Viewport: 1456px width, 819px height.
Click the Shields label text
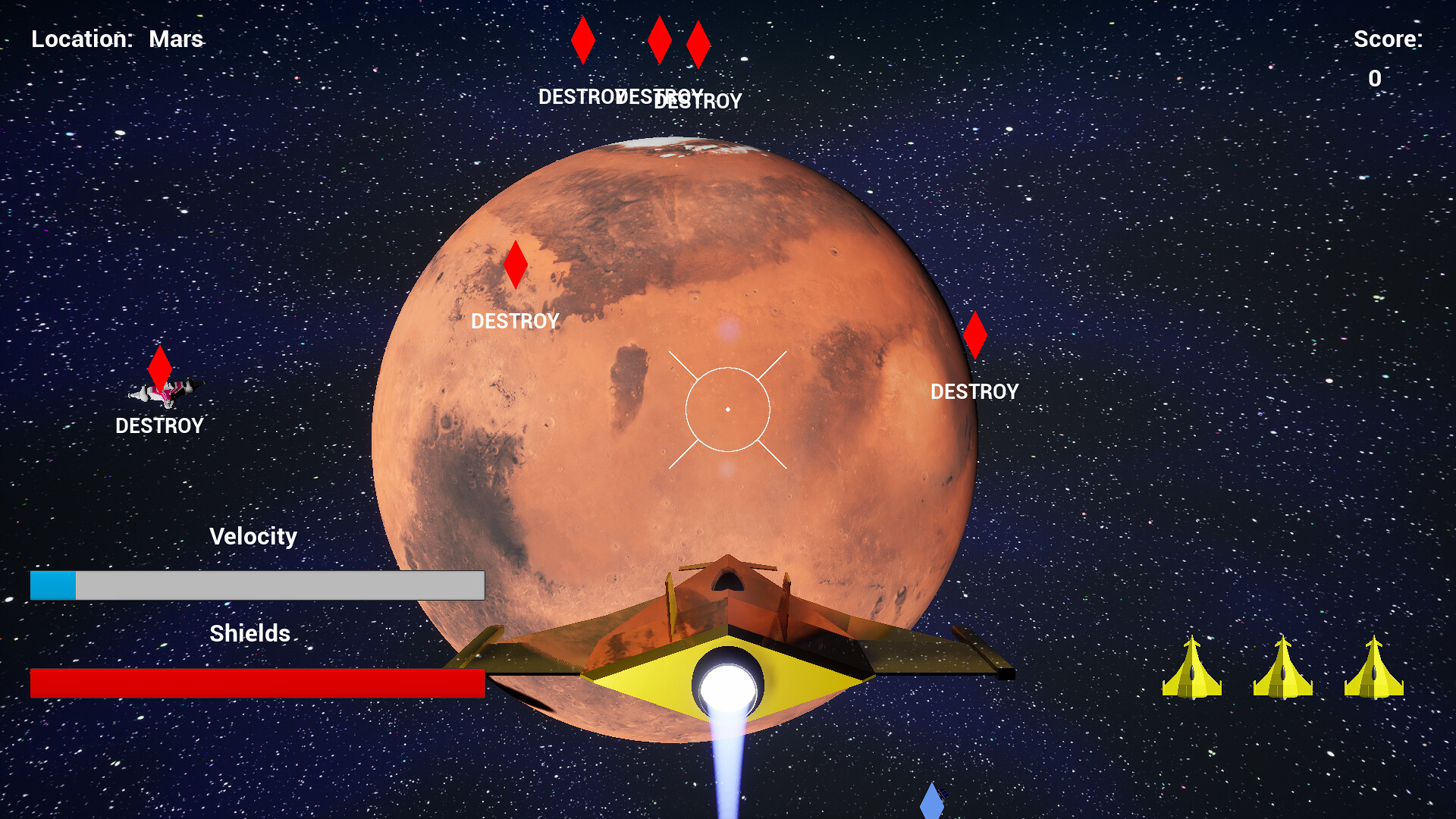(x=250, y=633)
